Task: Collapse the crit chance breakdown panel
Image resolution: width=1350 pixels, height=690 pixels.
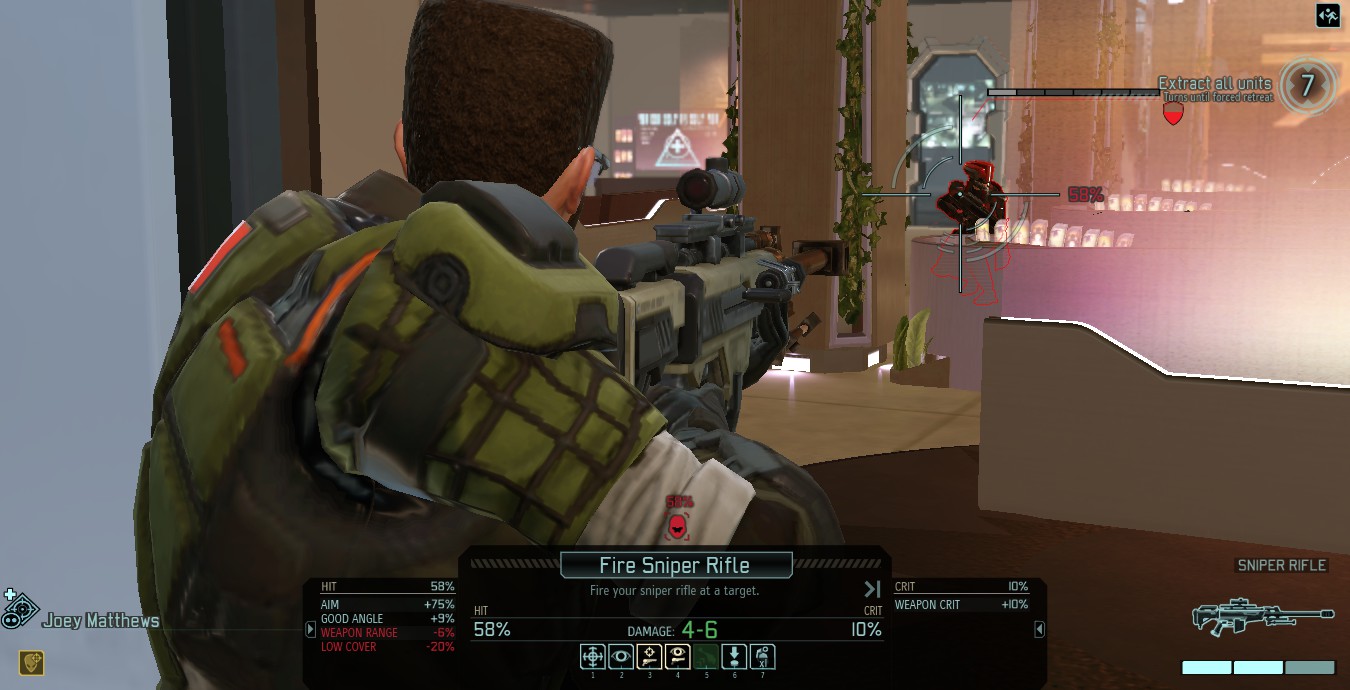Action: pos(1039,629)
